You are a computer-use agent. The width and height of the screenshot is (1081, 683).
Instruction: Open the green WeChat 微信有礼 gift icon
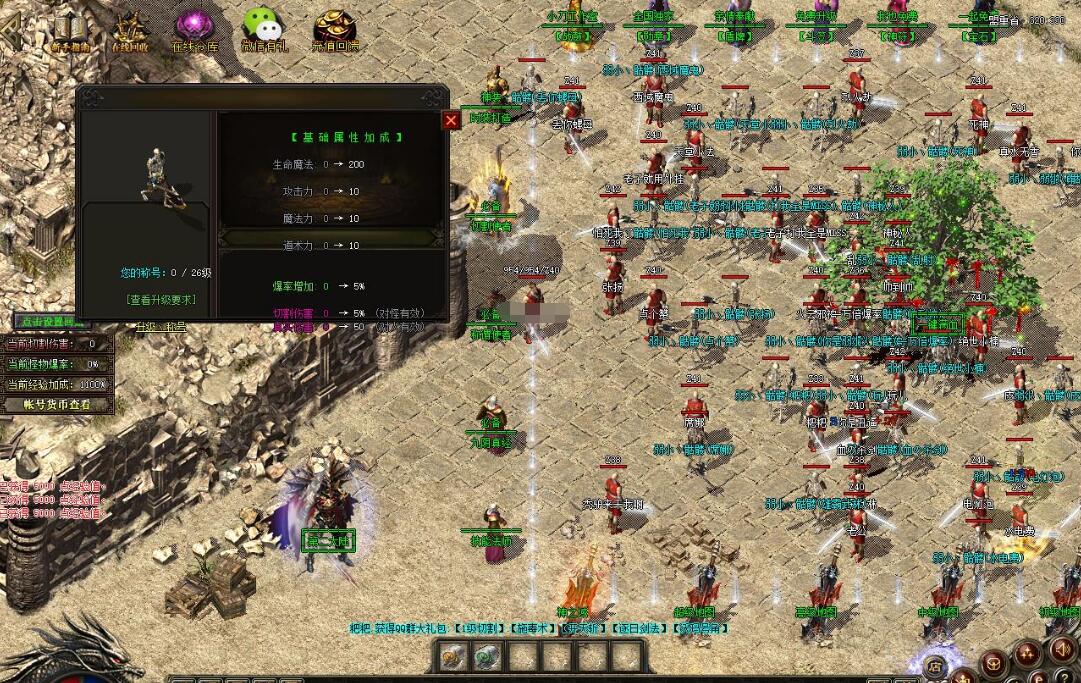(x=263, y=30)
